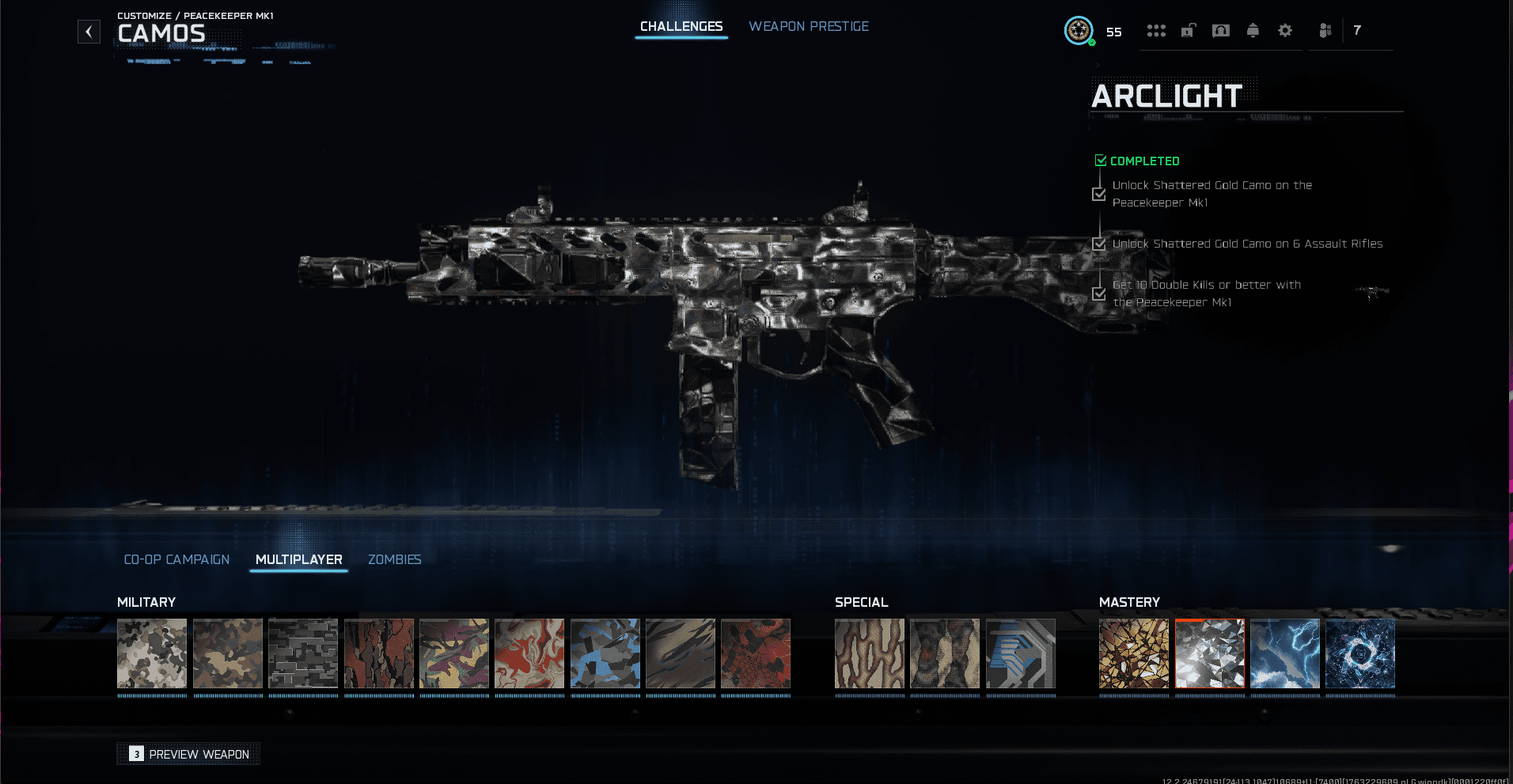1513x784 pixels.
Task: Switch to Co-op Campaign camos
Action: point(176,559)
